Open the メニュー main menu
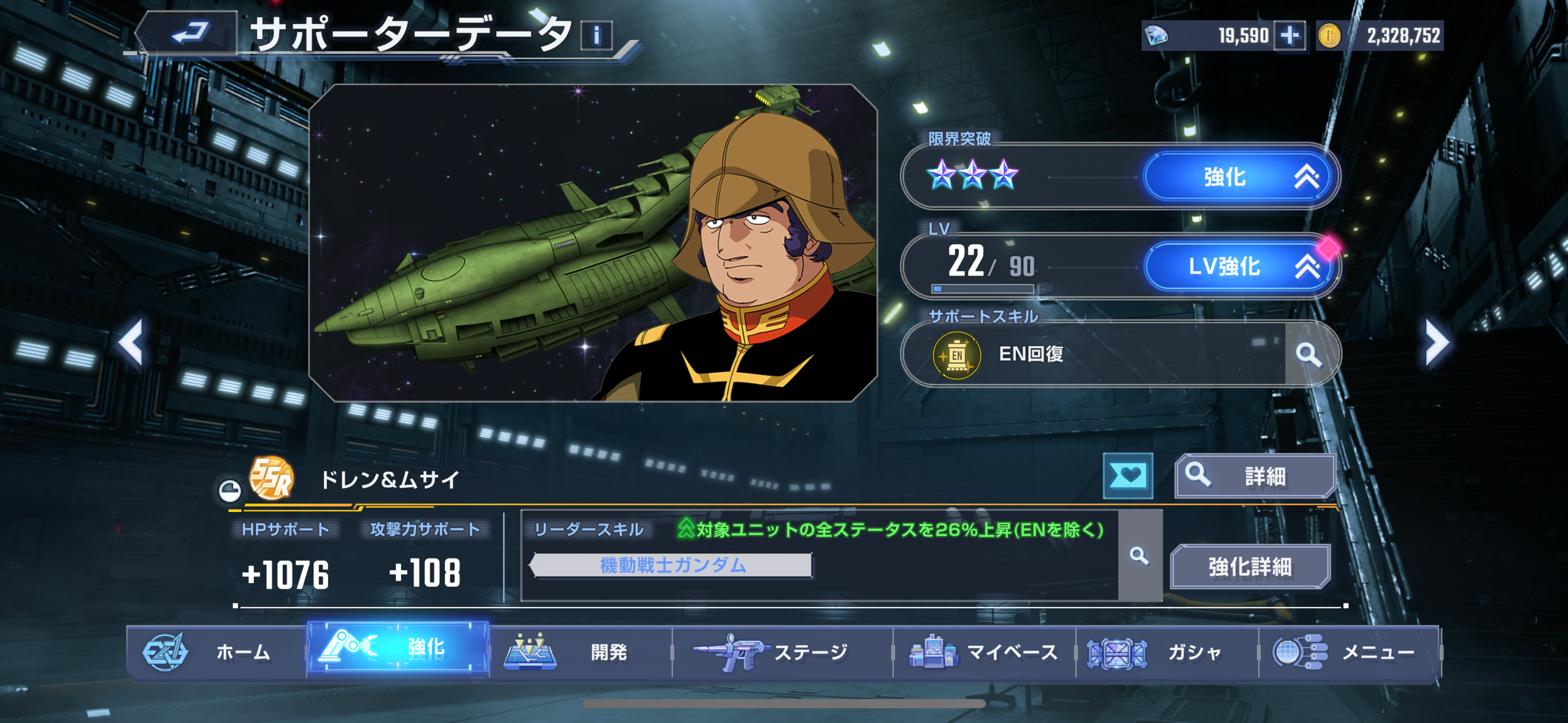This screenshot has width=1568, height=723. pyautogui.click(x=1348, y=652)
